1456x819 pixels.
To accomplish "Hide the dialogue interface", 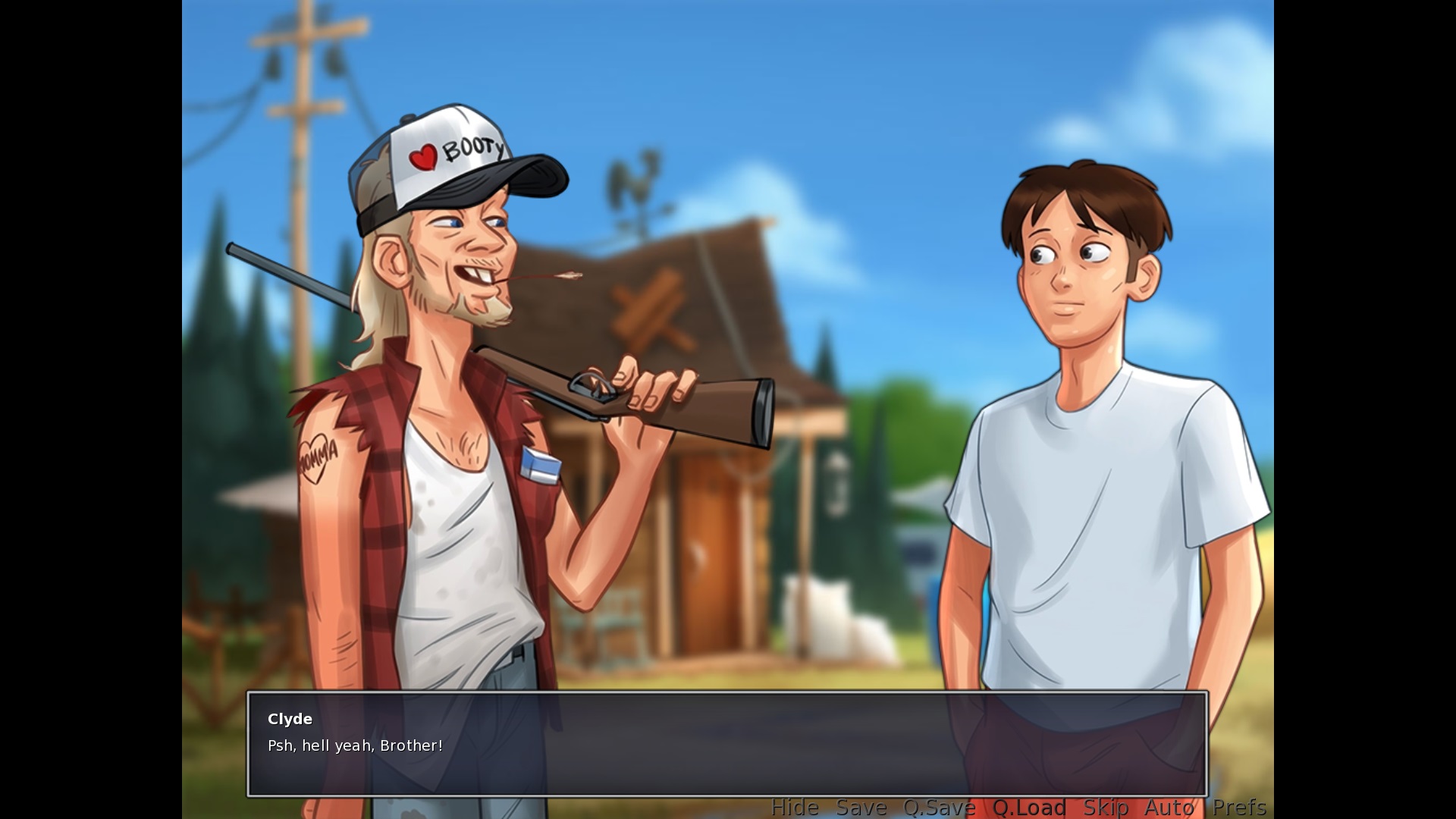I will coord(794,808).
